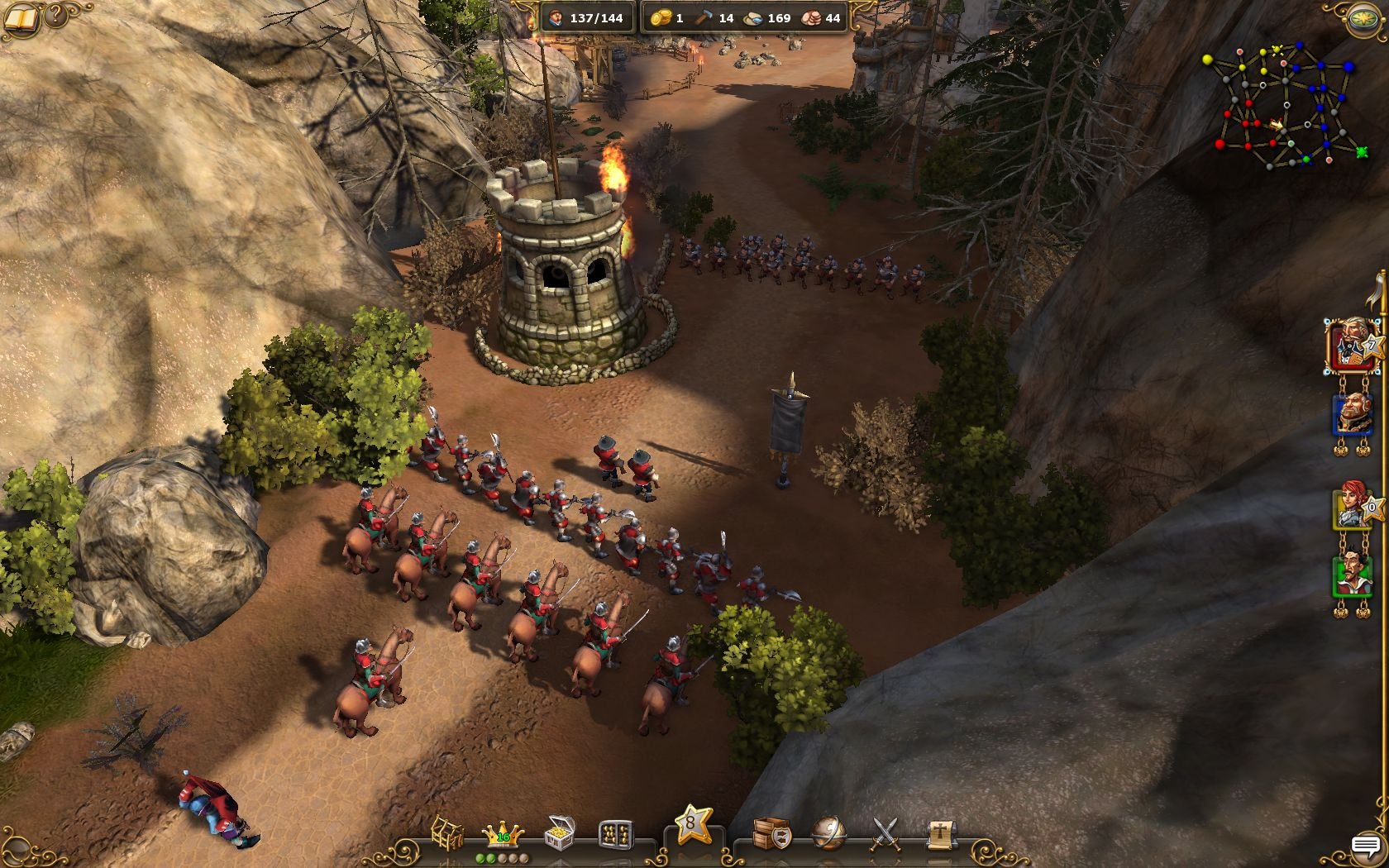Open the abacus statistics menu
Screen dimensions: 1389x868
pyautogui.click(x=615, y=834)
